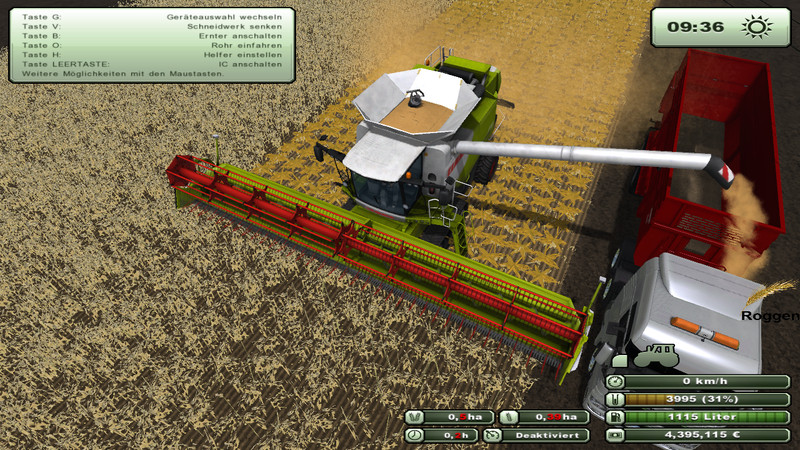Click the sun weather icon

coord(754,26)
